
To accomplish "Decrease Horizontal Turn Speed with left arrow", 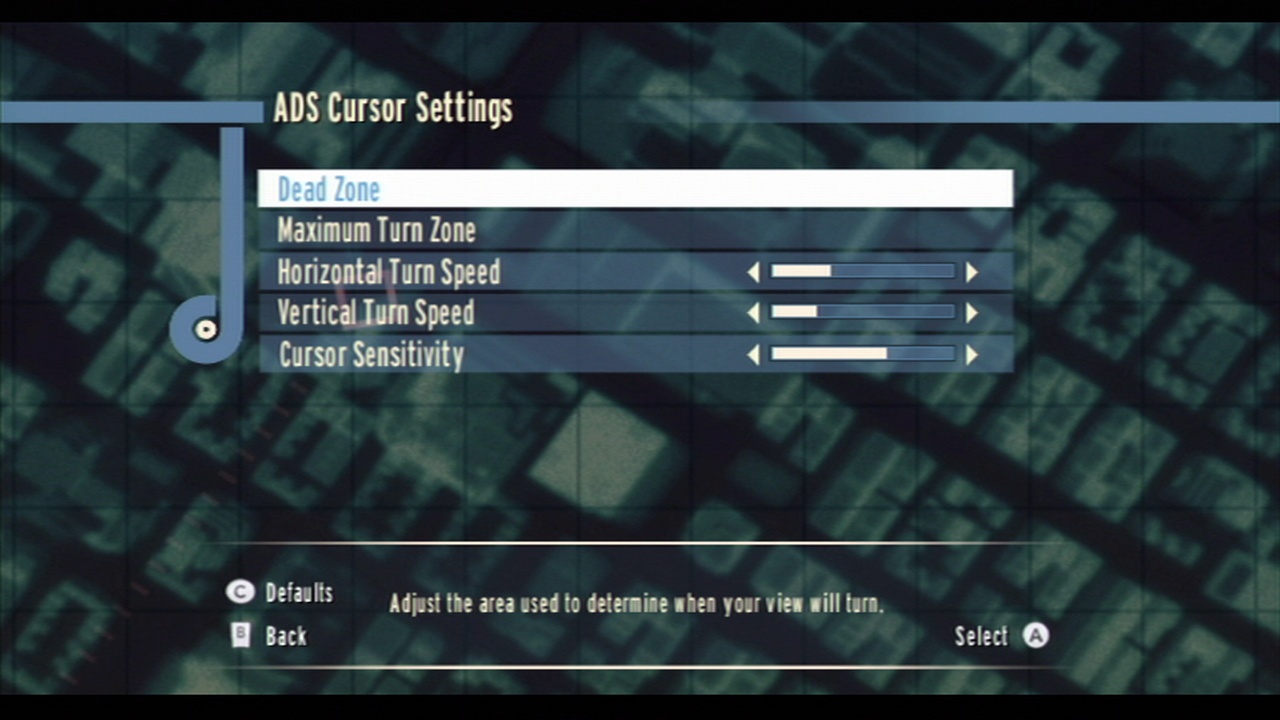I will [753, 272].
